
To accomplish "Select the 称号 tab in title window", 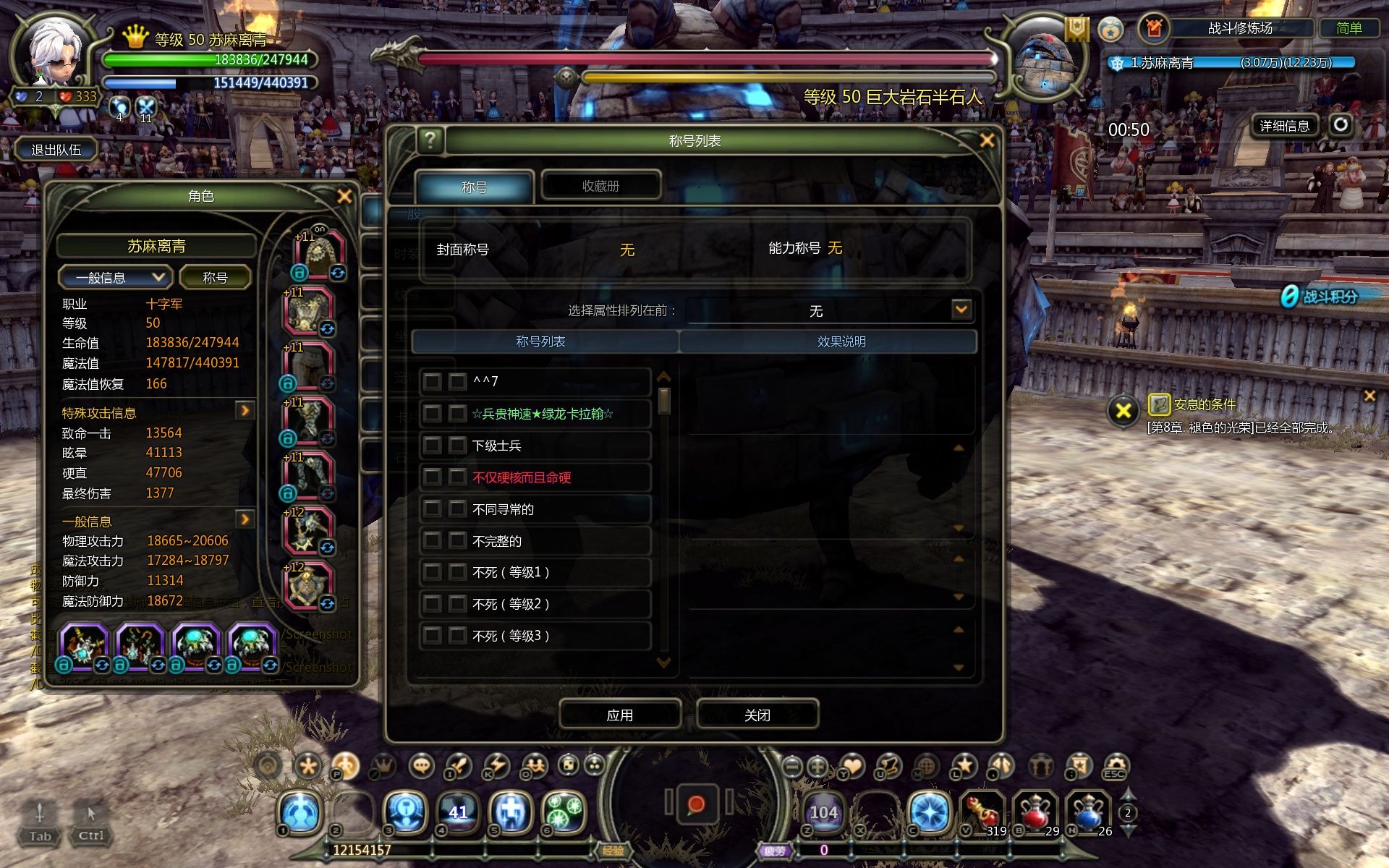I will pos(474,187).
